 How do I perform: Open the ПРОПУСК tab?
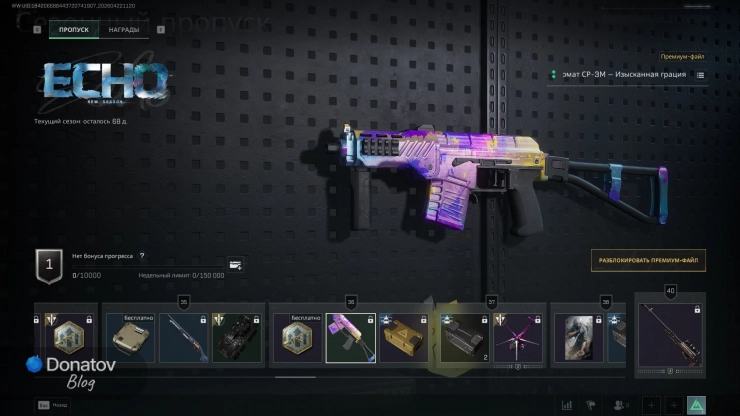tap(74, 30)
